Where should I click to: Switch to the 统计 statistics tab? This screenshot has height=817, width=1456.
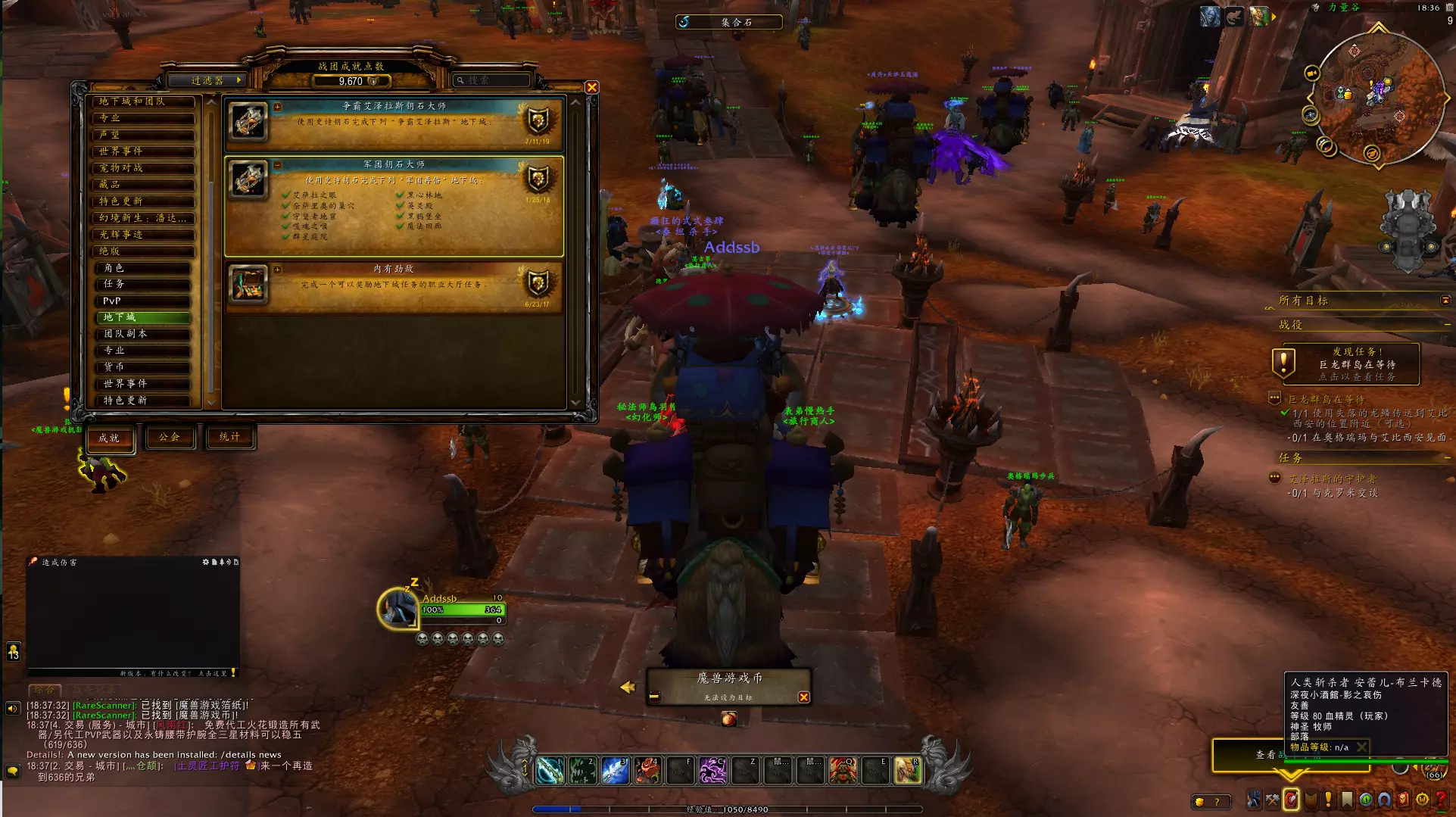[229, 437]
